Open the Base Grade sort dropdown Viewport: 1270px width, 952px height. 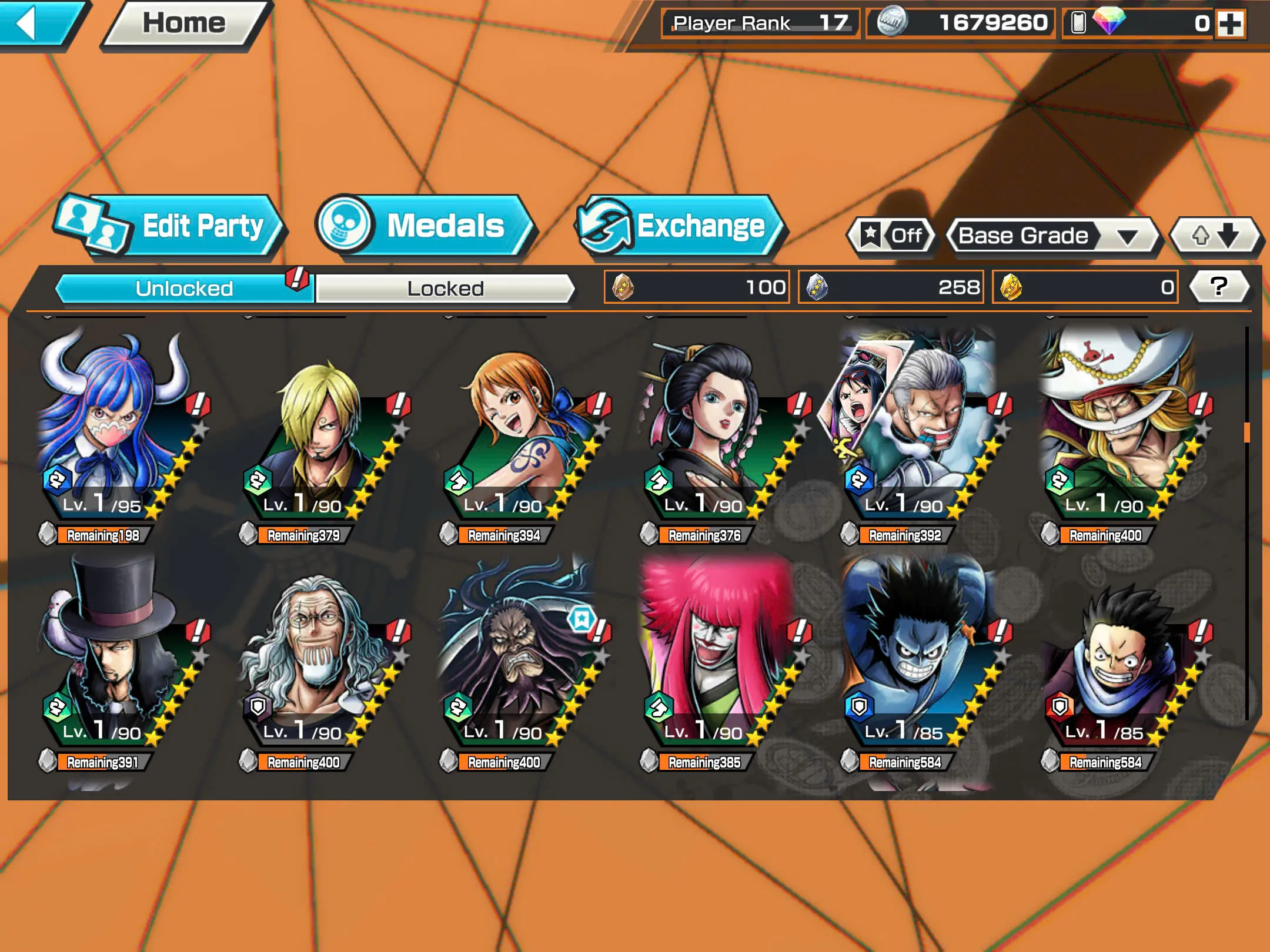pyautogui.click(x=1052, y=235)
